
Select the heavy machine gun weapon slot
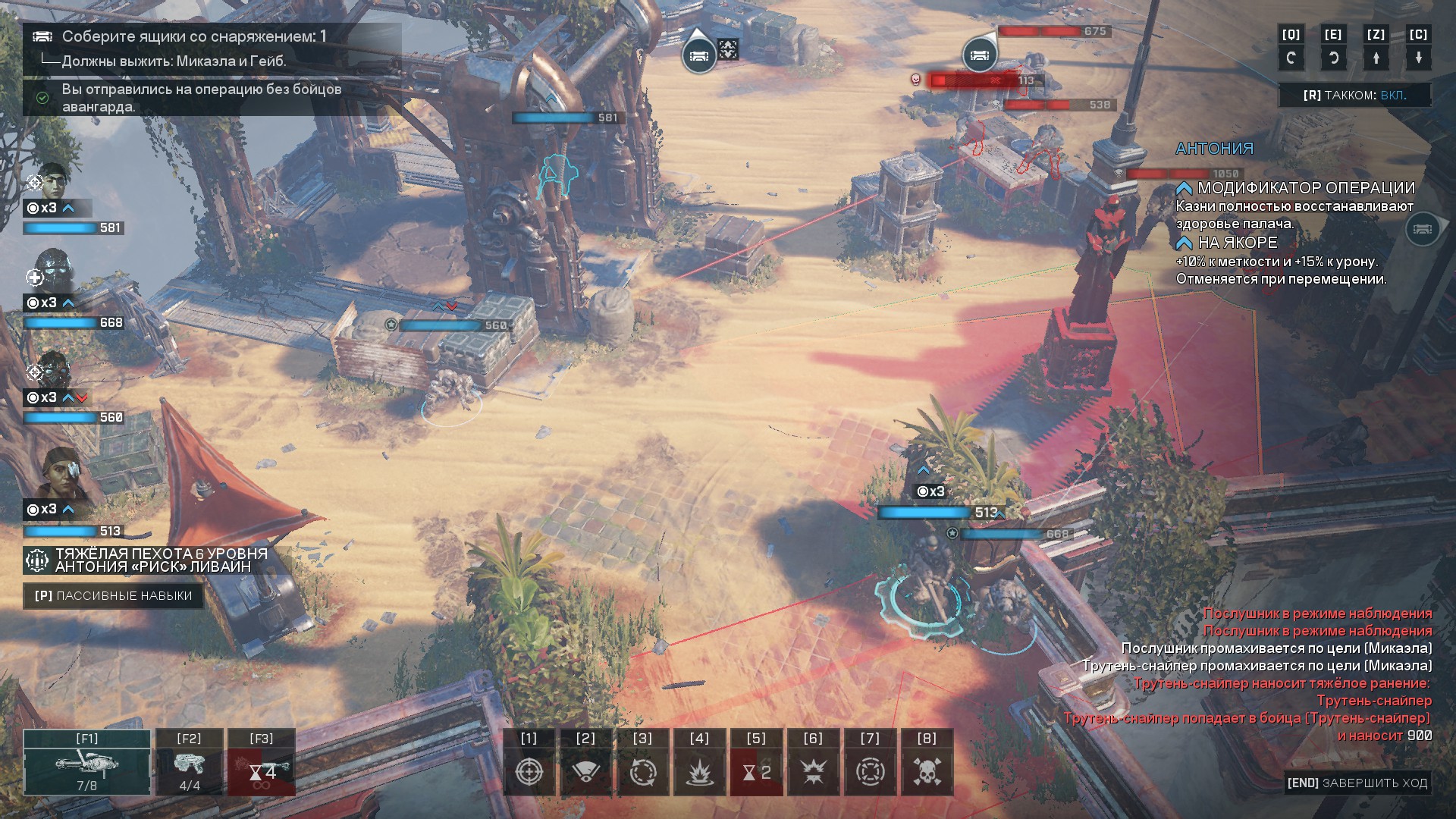tap(86, 763)
